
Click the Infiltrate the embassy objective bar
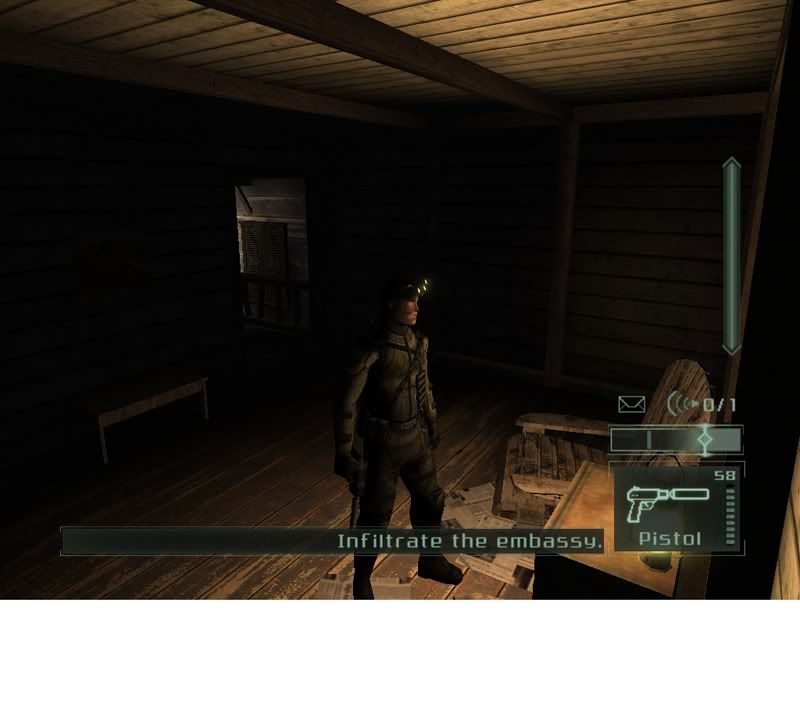(333, 541)
